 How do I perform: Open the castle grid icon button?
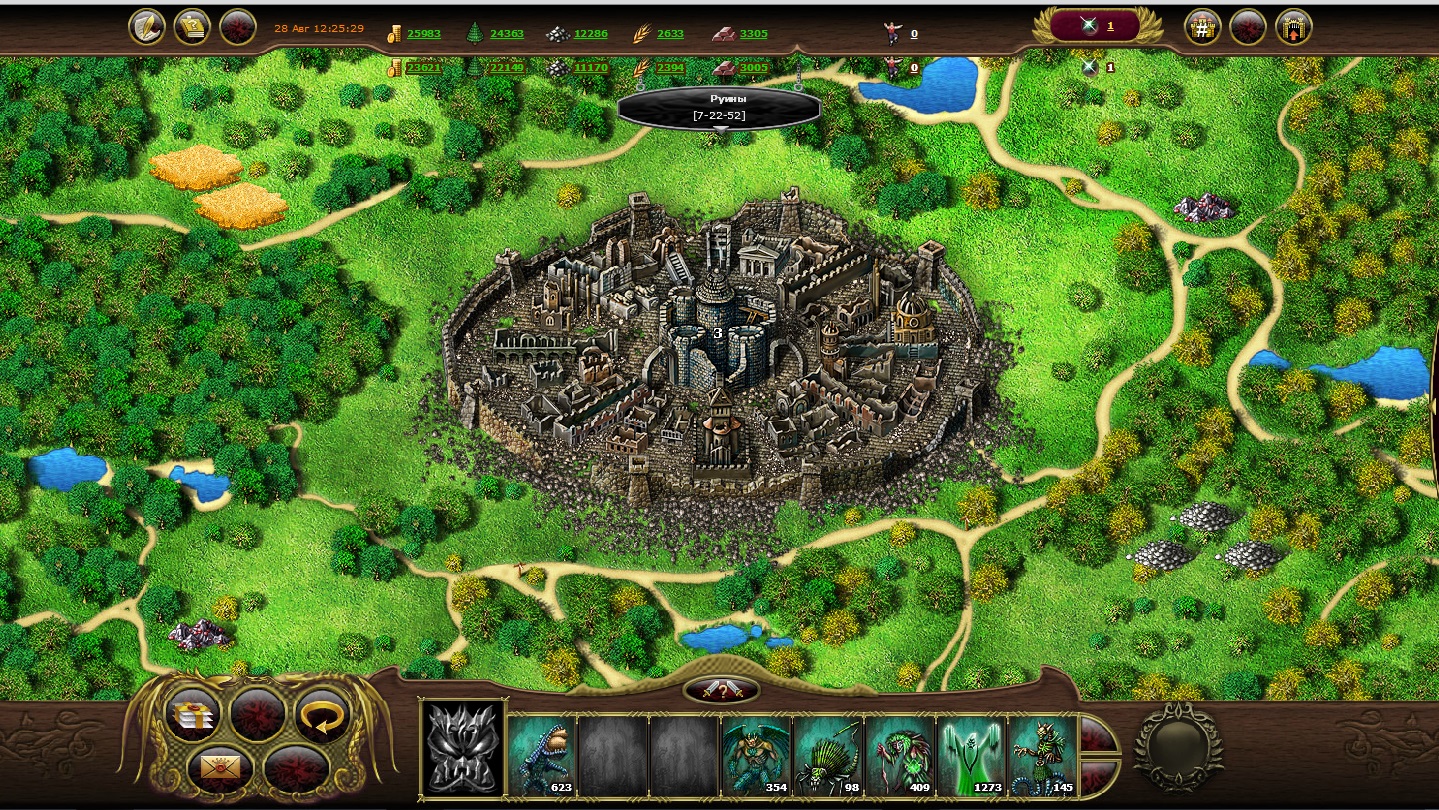(x=1202, y=27)
